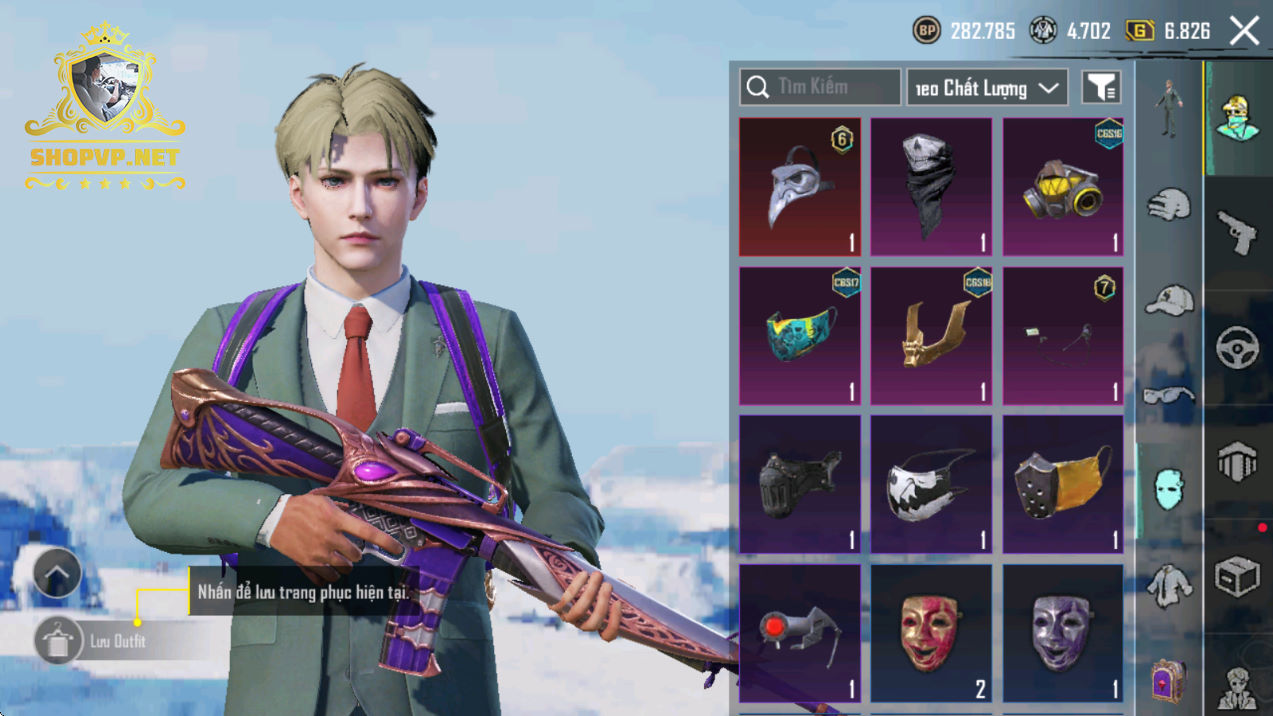Switch to the pistol weapons tab
The height and width of the screenshot is (716, 1273).
[1238, 230]
